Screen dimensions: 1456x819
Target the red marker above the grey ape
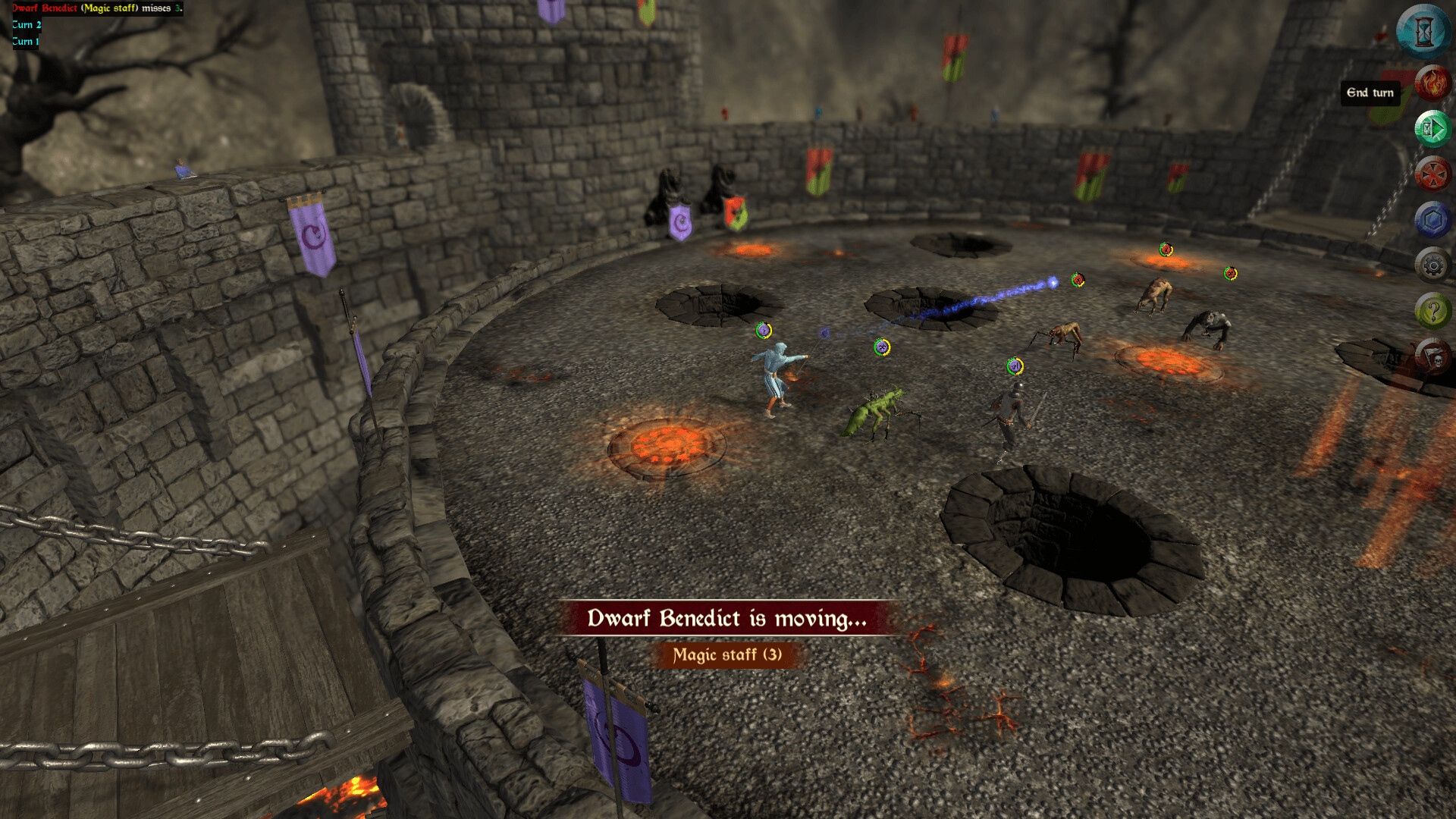pyautogui.click(x=1230, y=274)
